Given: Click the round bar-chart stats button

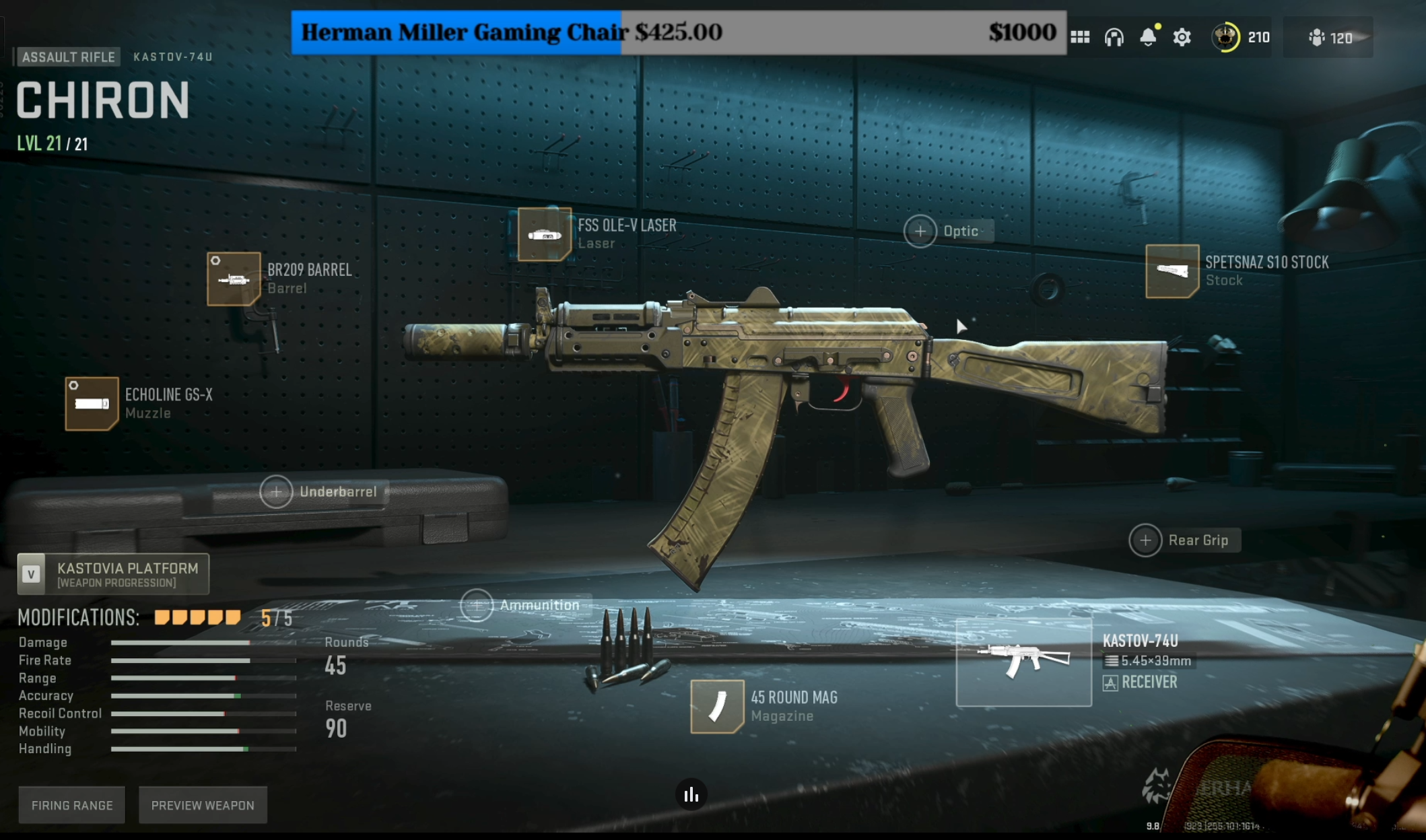Looking at the screenshot, I should [691, 795].
